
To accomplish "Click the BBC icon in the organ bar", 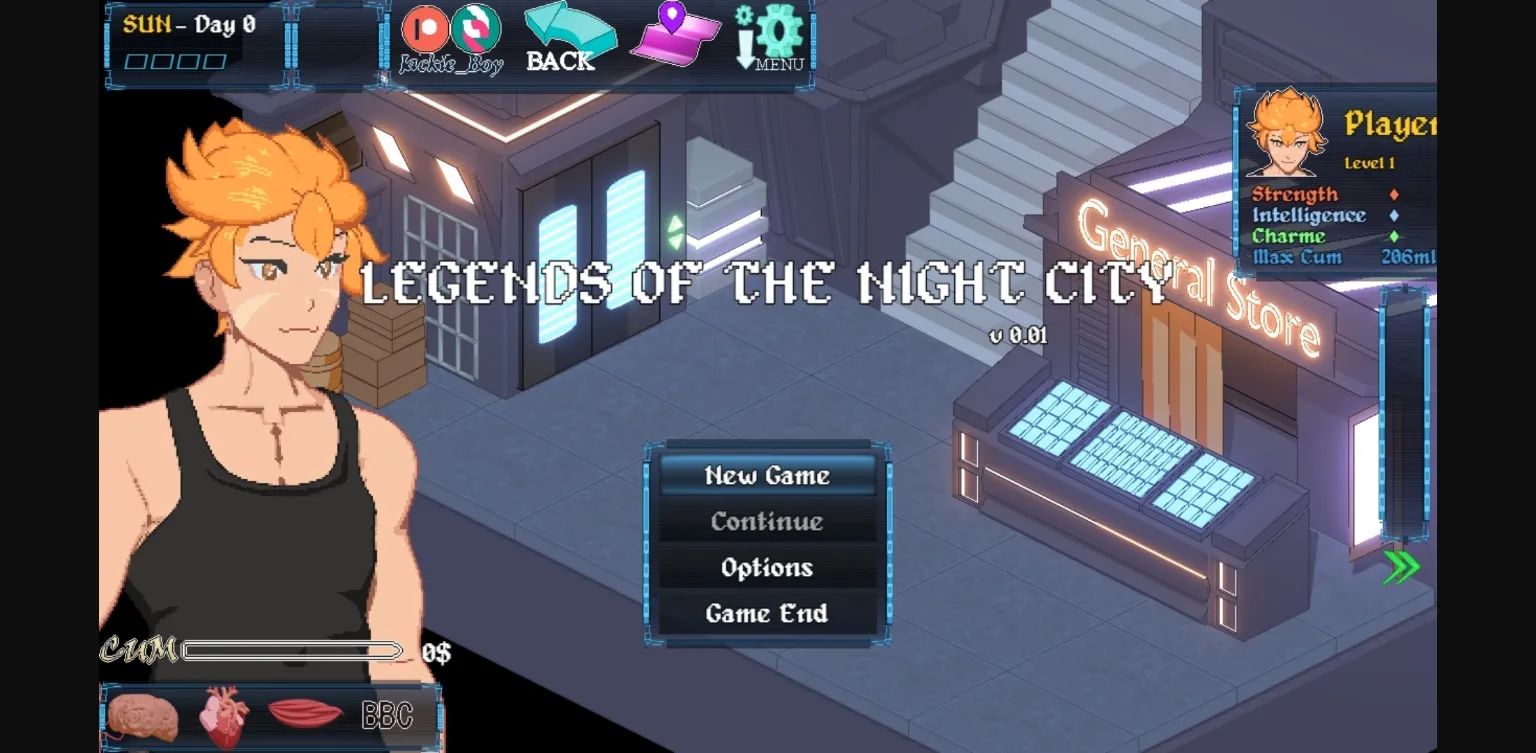I will (x=390, y=715).
